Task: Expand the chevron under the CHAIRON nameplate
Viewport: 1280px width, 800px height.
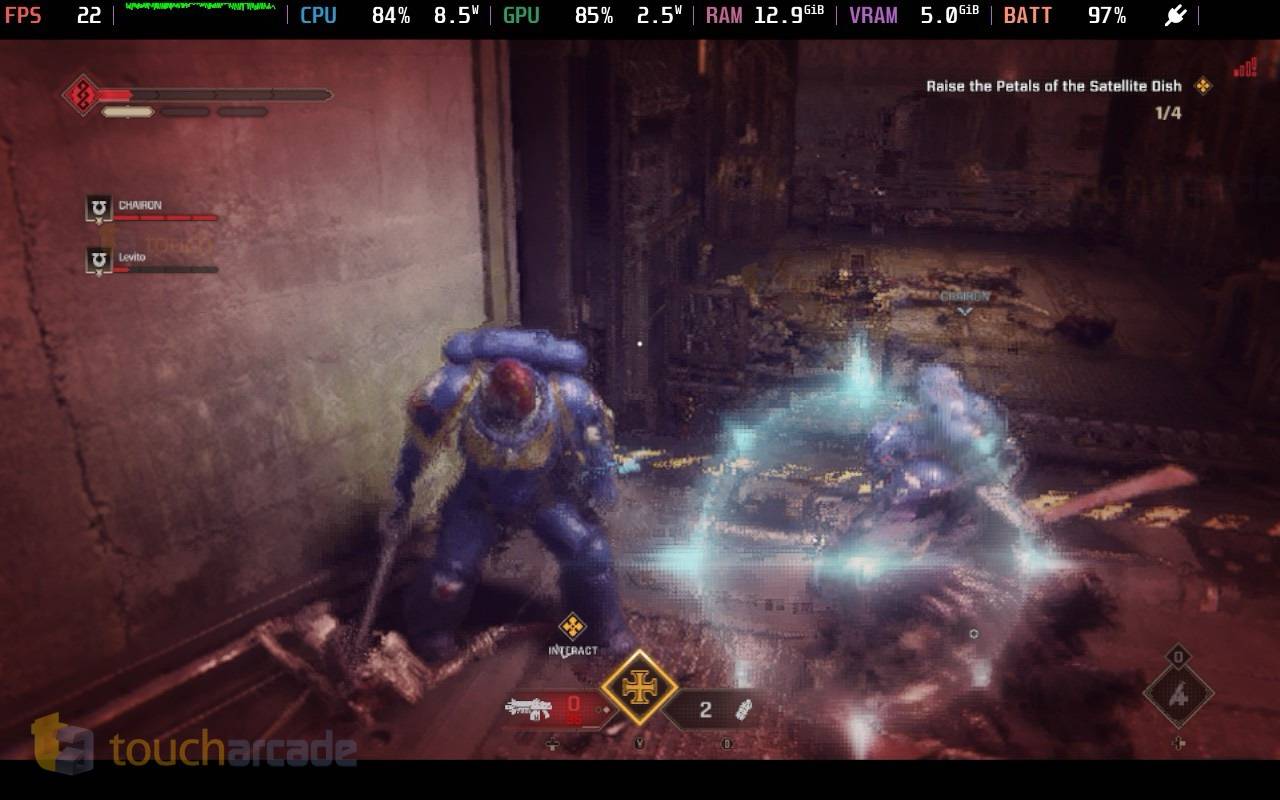Action: (965, 311)
